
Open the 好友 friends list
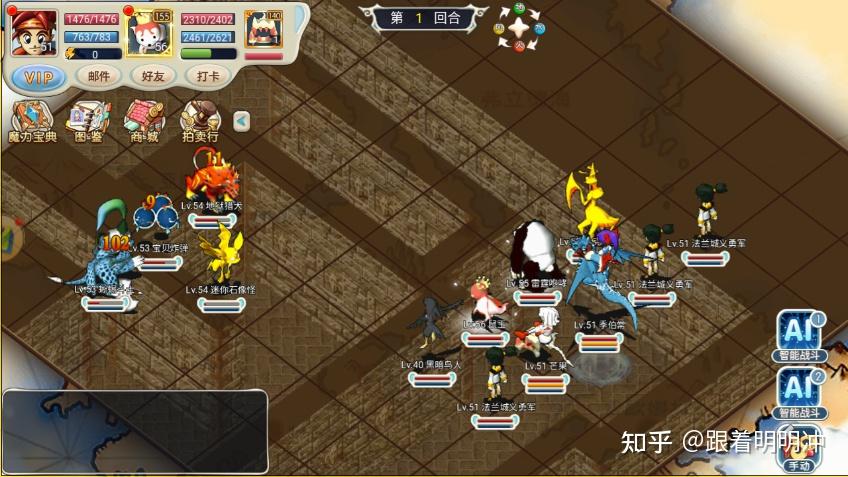(153, 76)
